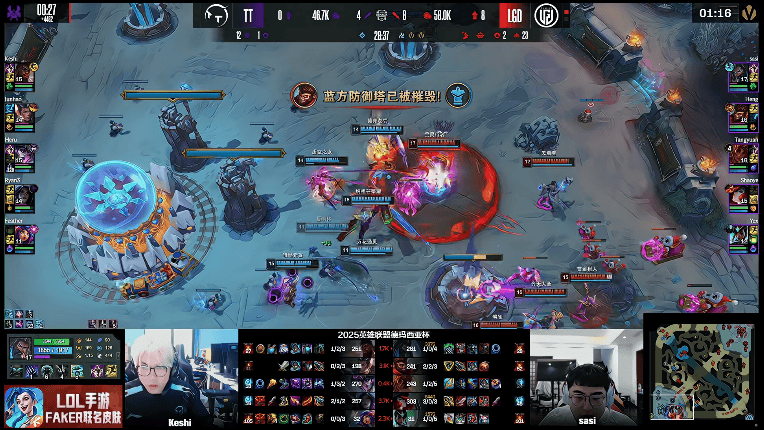Open the item scoreboard panel
Image resolution: width=764 pixels, height=430 pixels.
click(x=383, y=382)
